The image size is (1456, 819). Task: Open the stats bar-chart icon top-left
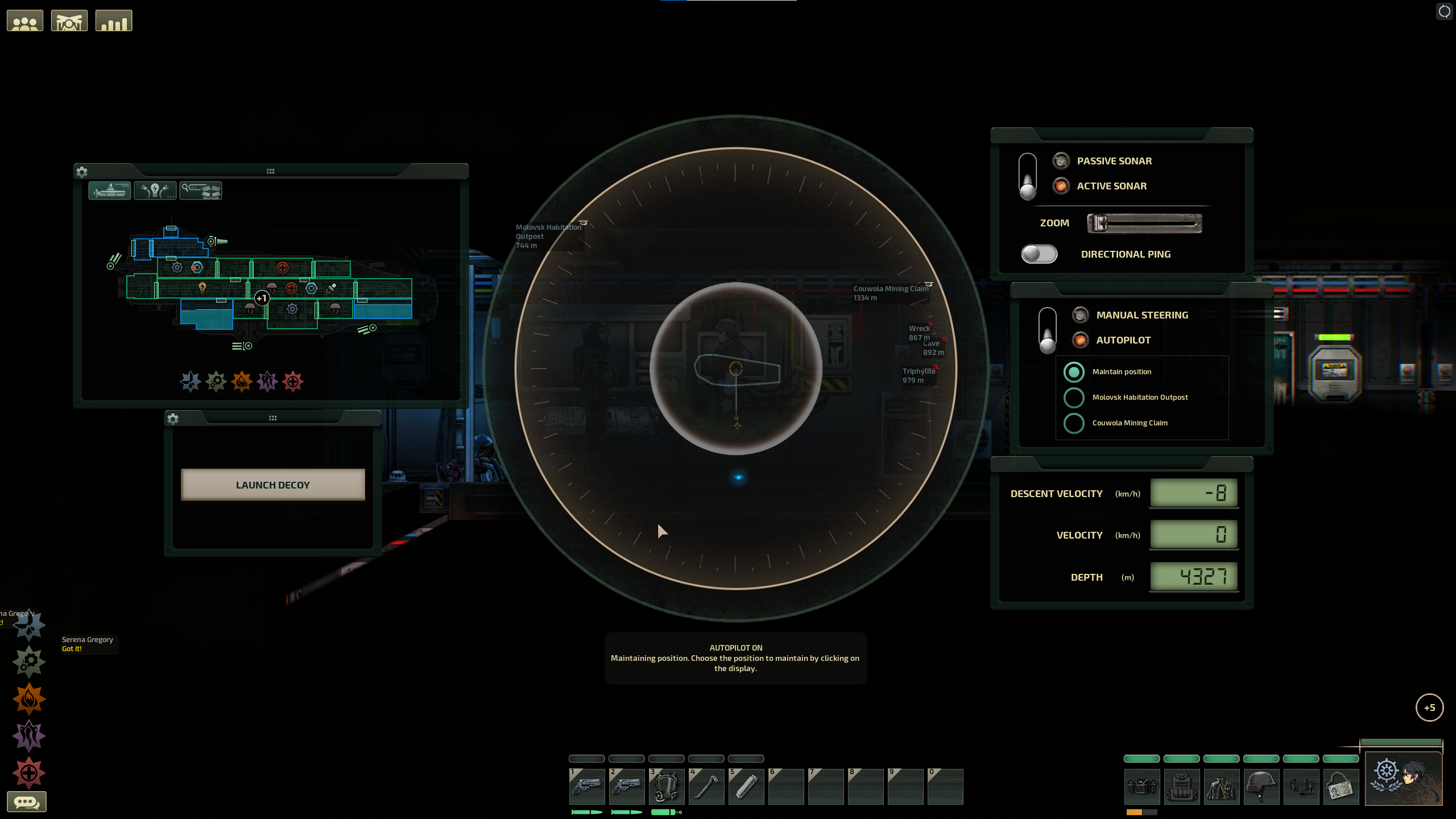[113, 20]
